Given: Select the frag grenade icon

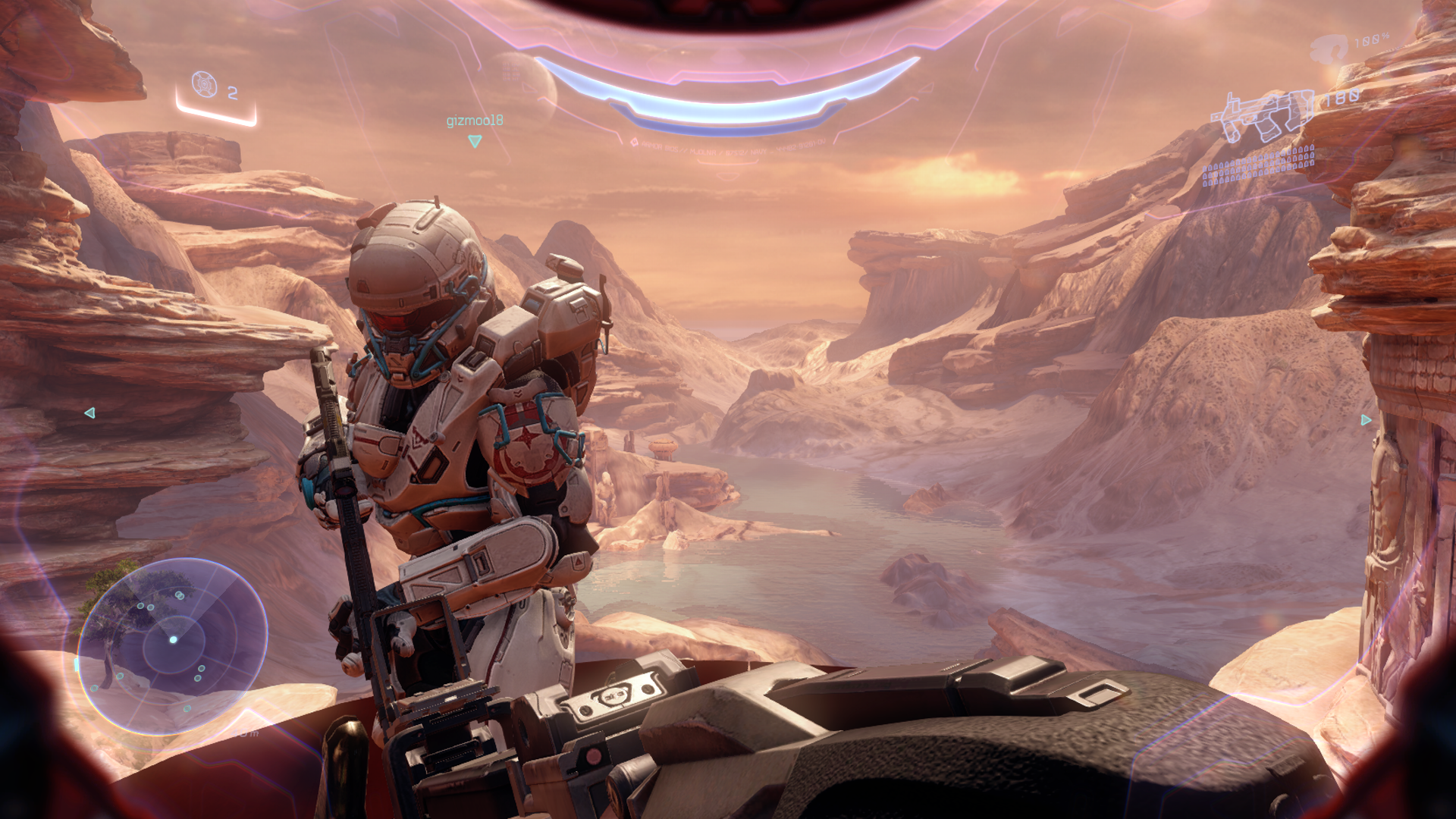Looking at the screenshot, I should [204, 84].
